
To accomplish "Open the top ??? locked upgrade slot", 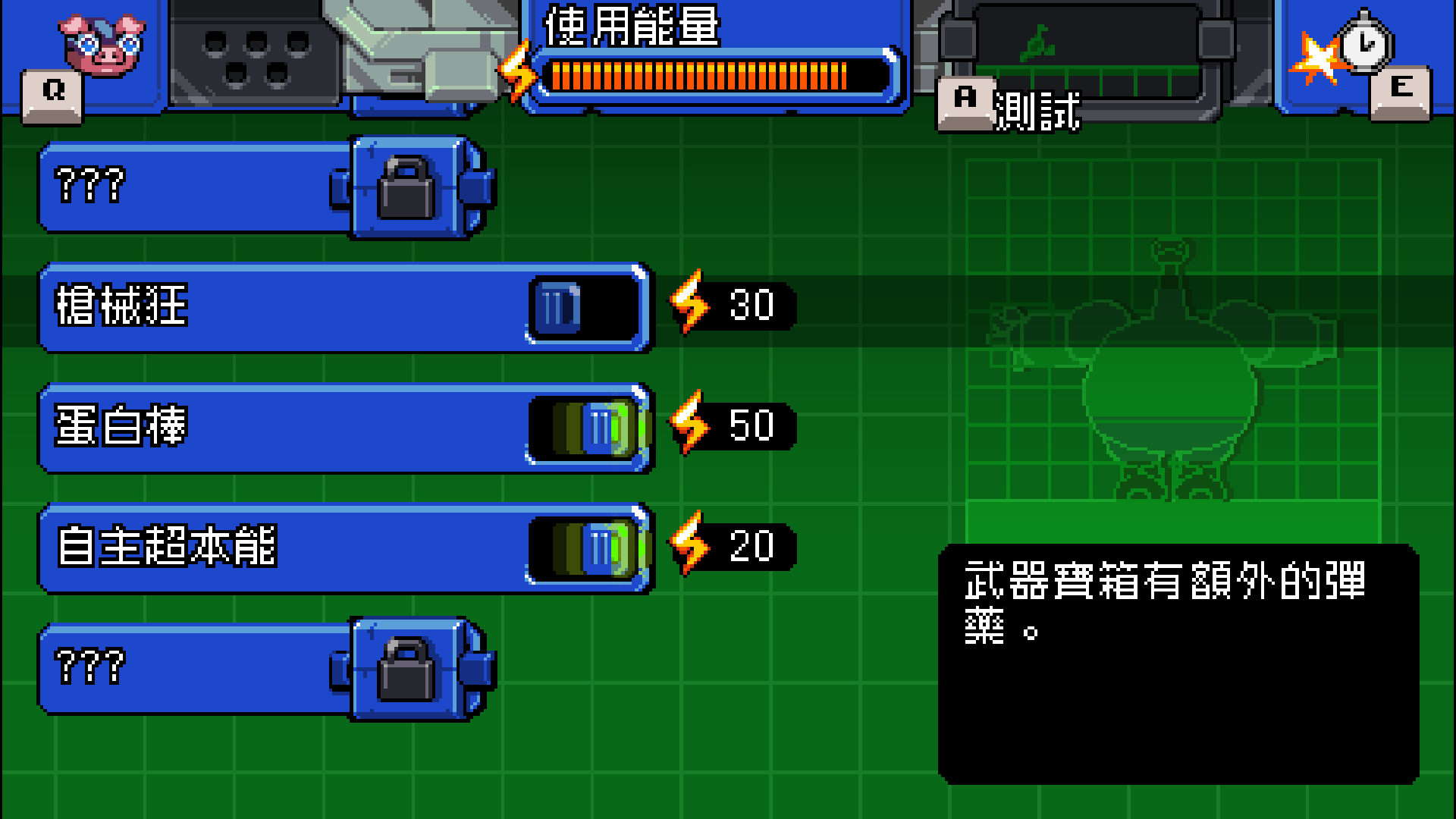I will pyautogui.click(x=190, y=188).
